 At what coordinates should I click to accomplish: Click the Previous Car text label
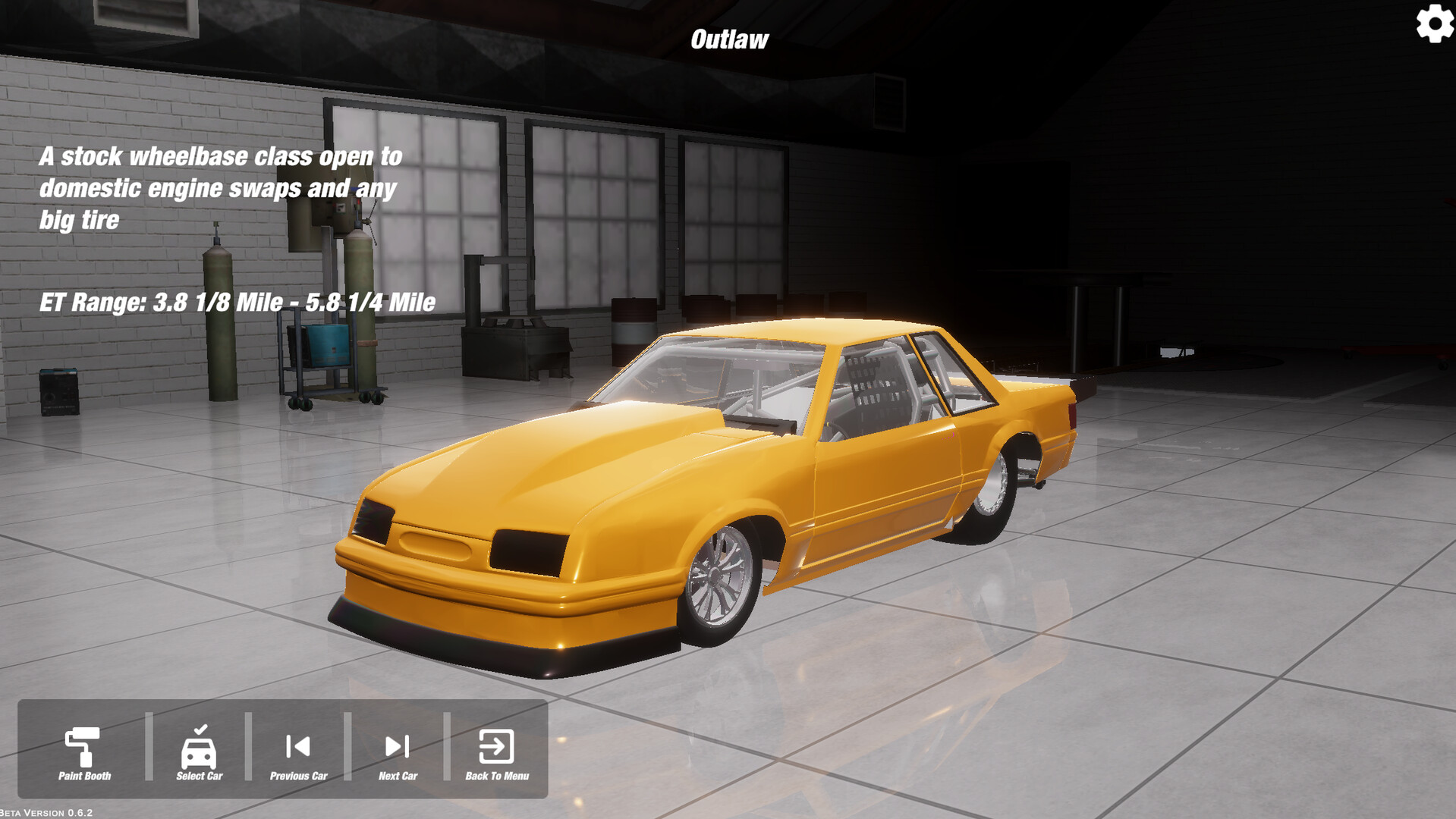[x=298, y=777]
